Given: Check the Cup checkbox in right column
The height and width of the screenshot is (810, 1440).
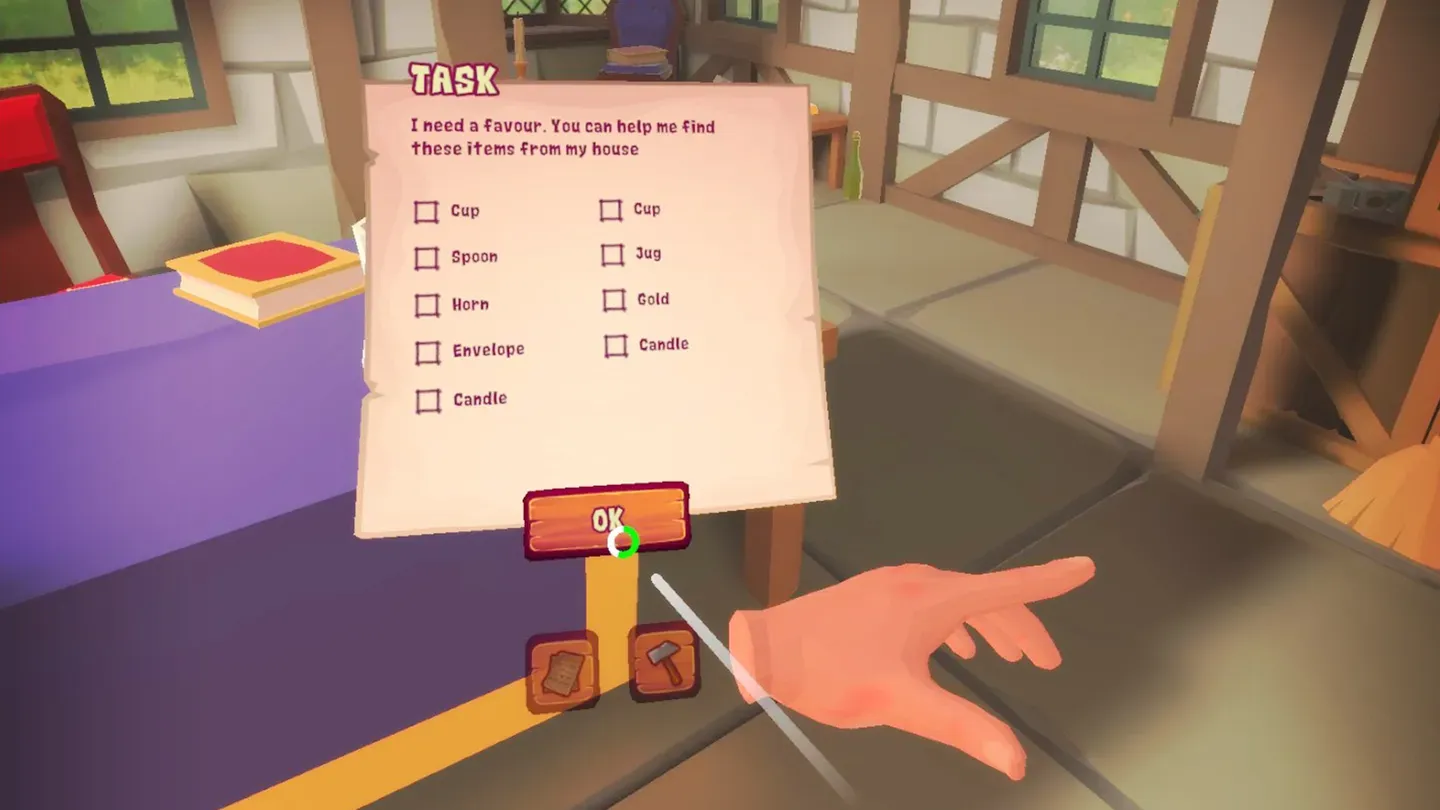Looking at the screenshot, I should [x=610, y=210].
